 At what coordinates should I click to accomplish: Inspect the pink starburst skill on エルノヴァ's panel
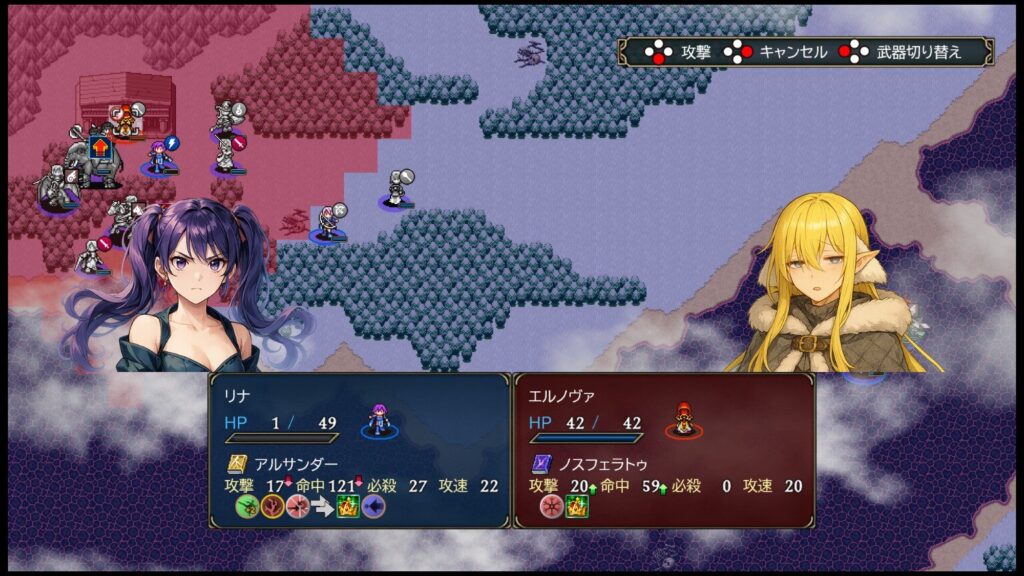click(x=552, y=506)
